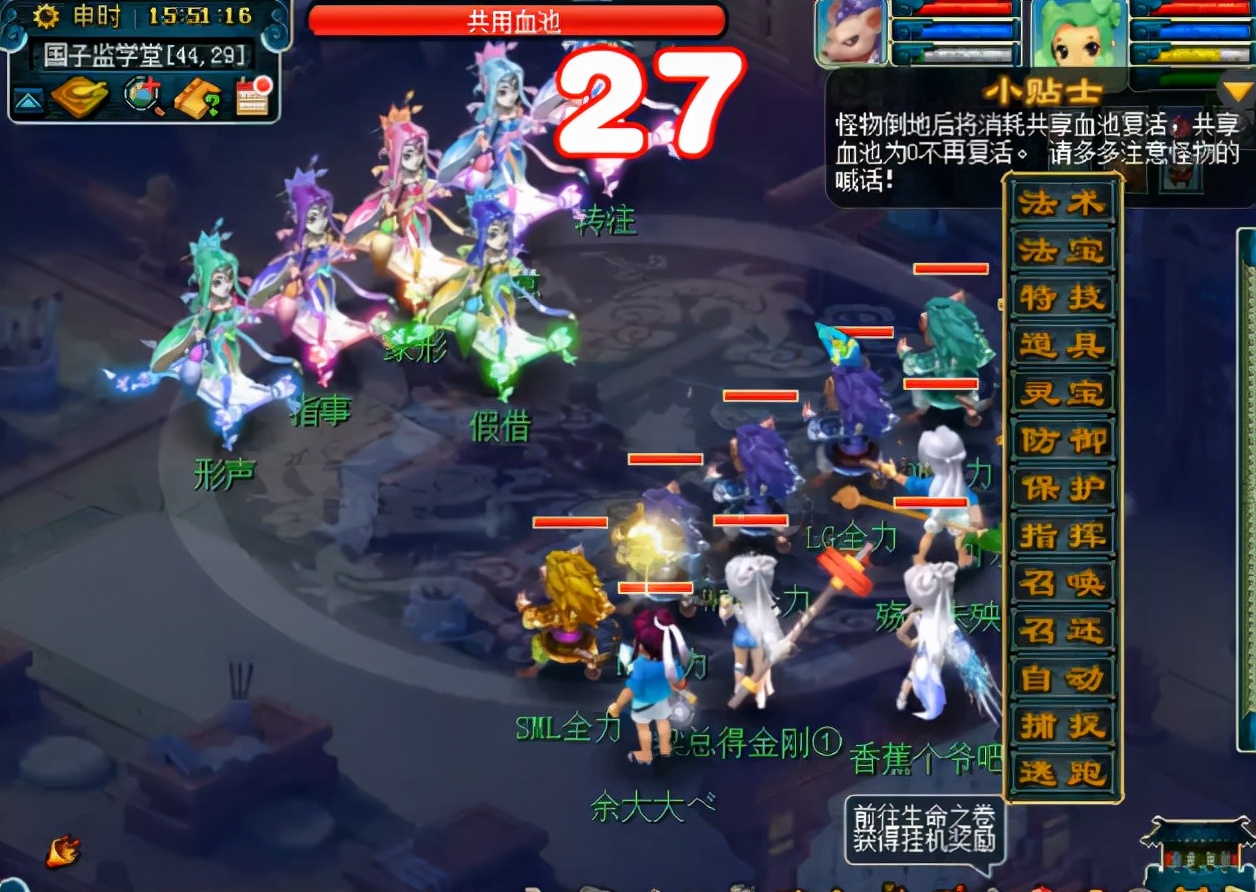Select the 捕捉 capture command

coord(1062,726)
